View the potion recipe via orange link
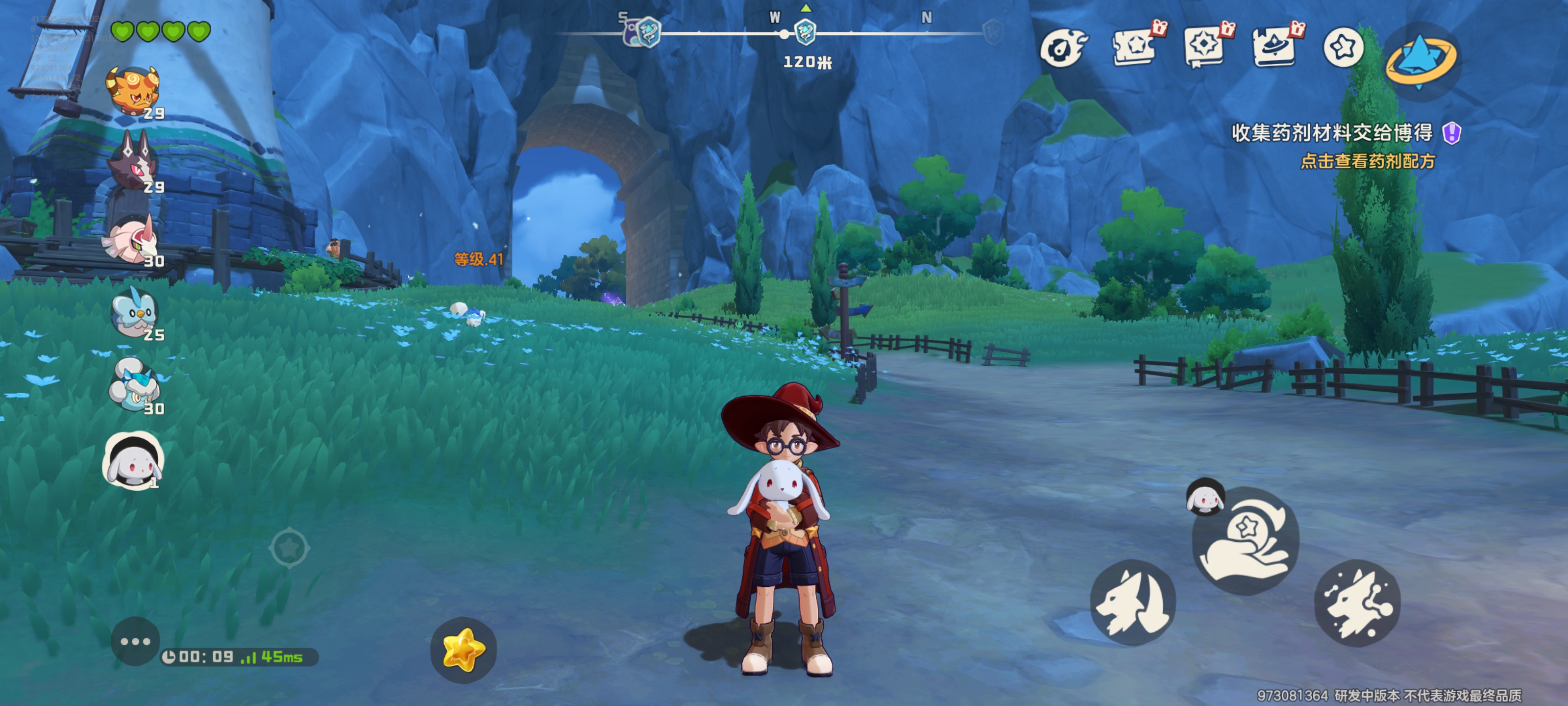This screenshot has height=706, width=1568. click(1367, 161)
